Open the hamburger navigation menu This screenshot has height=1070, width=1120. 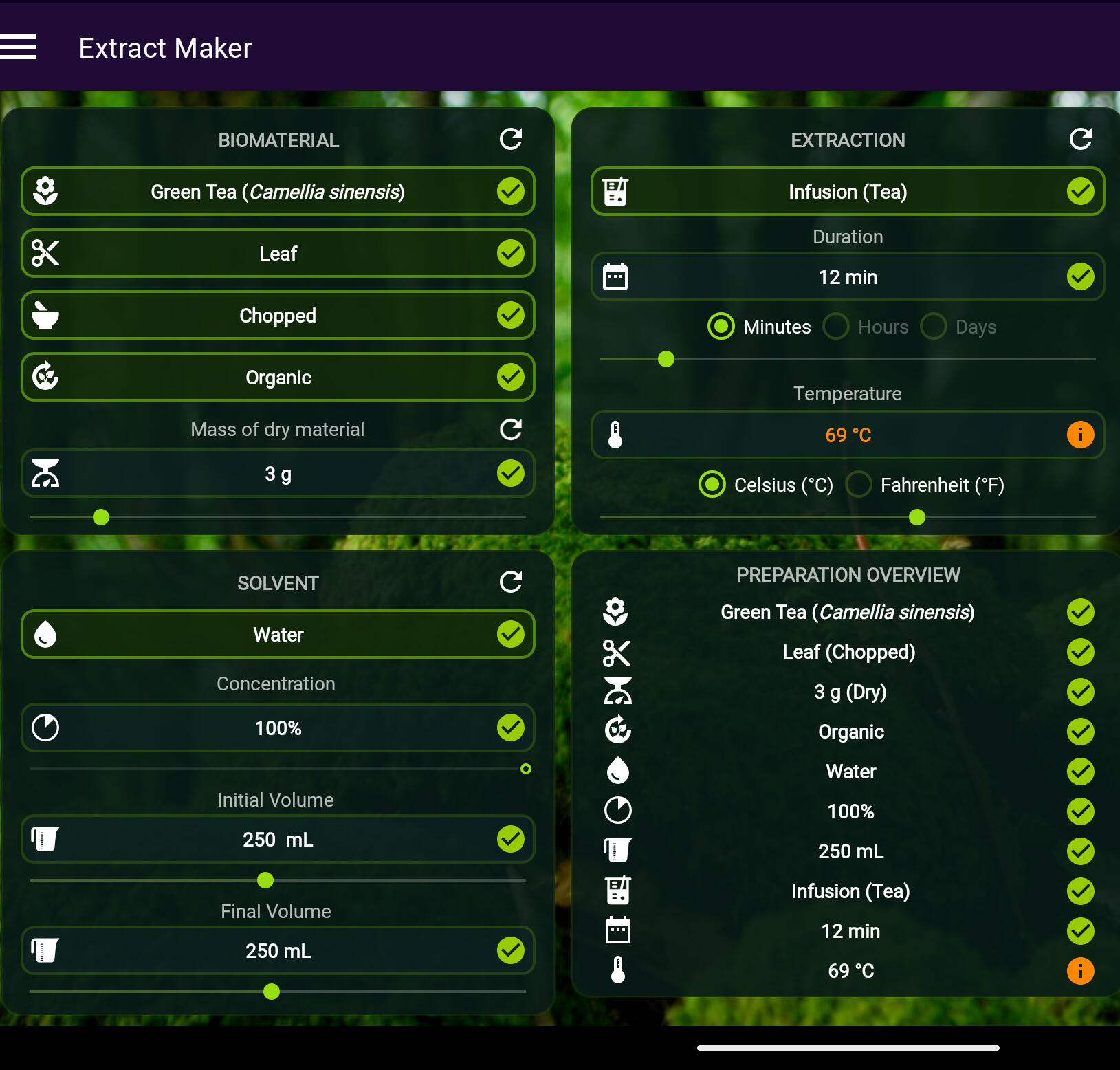pos(19,47)
